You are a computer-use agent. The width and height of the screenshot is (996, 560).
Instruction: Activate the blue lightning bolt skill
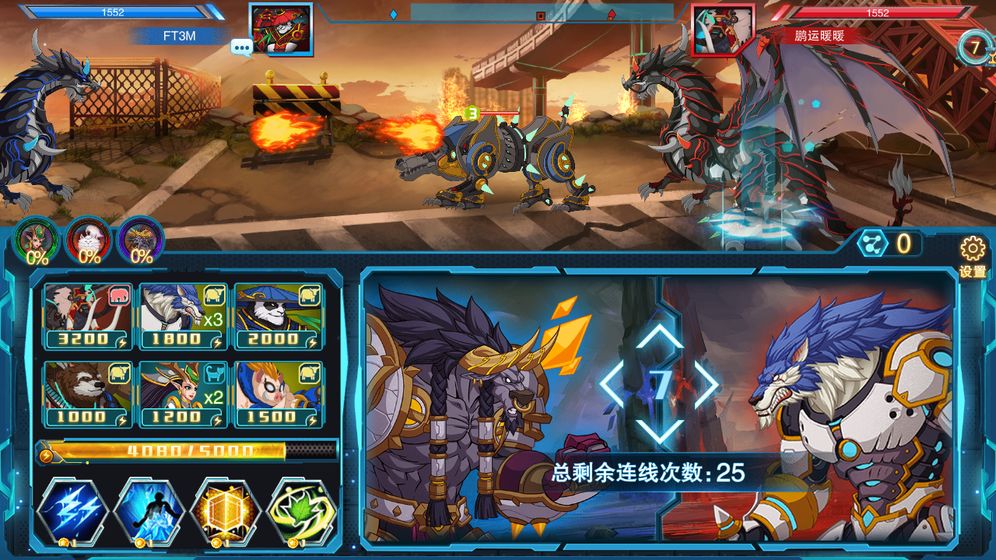coord(72,511)
